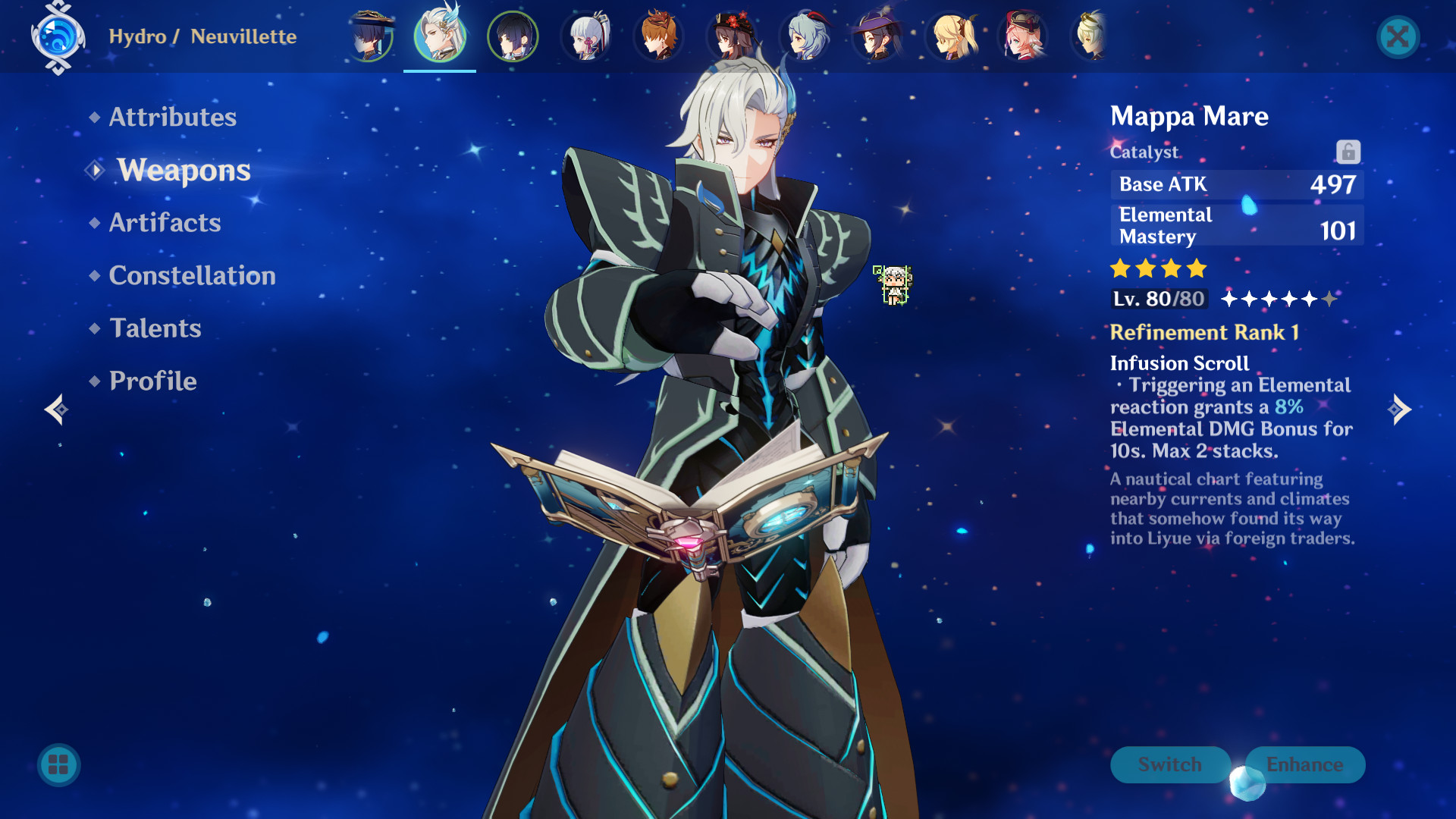This screenshot has height=819, width=1456.
Task: Switch to the Artifacts tab
Action: (x=165, y=222)
